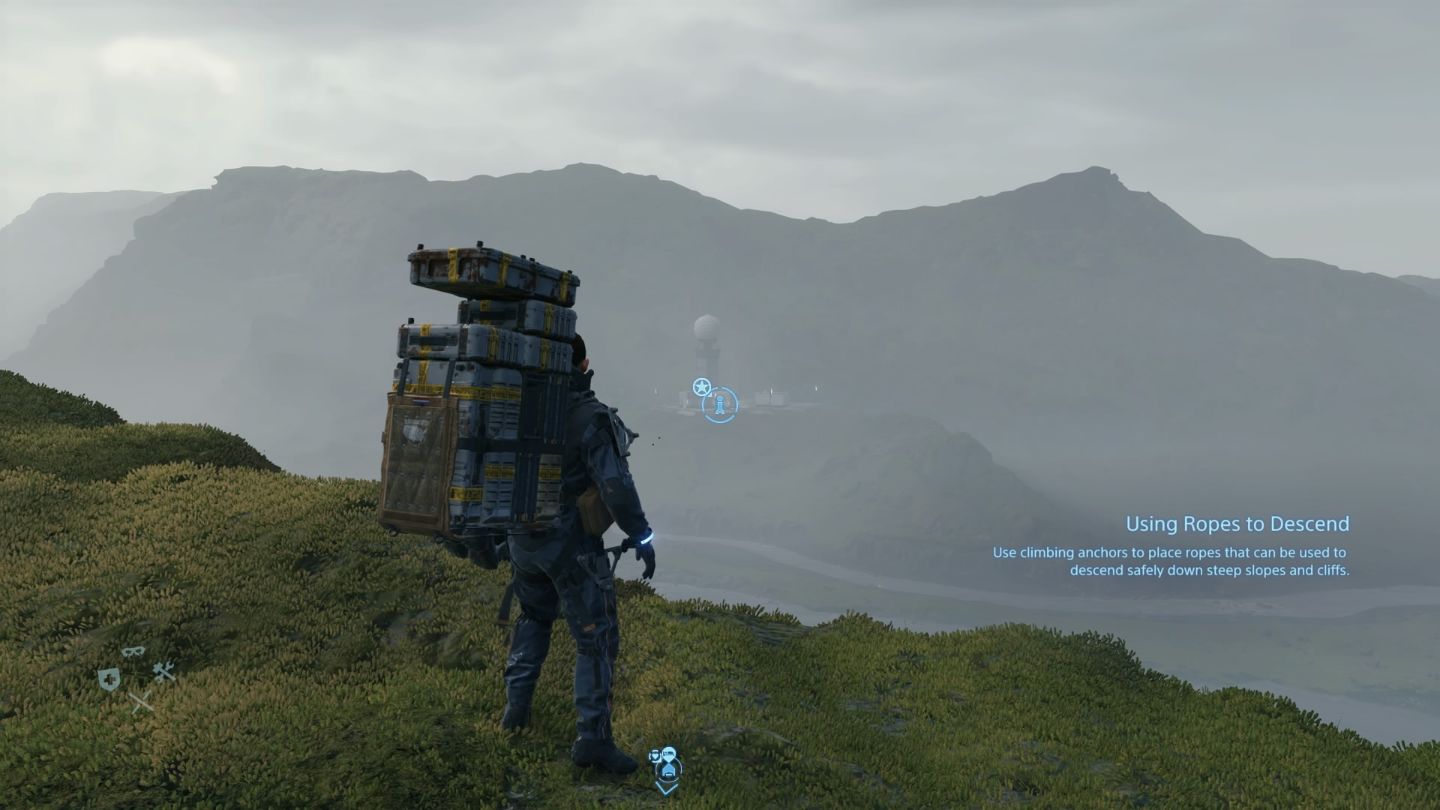Click the medical shield icon near Sam's feet
Screen dimensions: 1440x810
109,679
